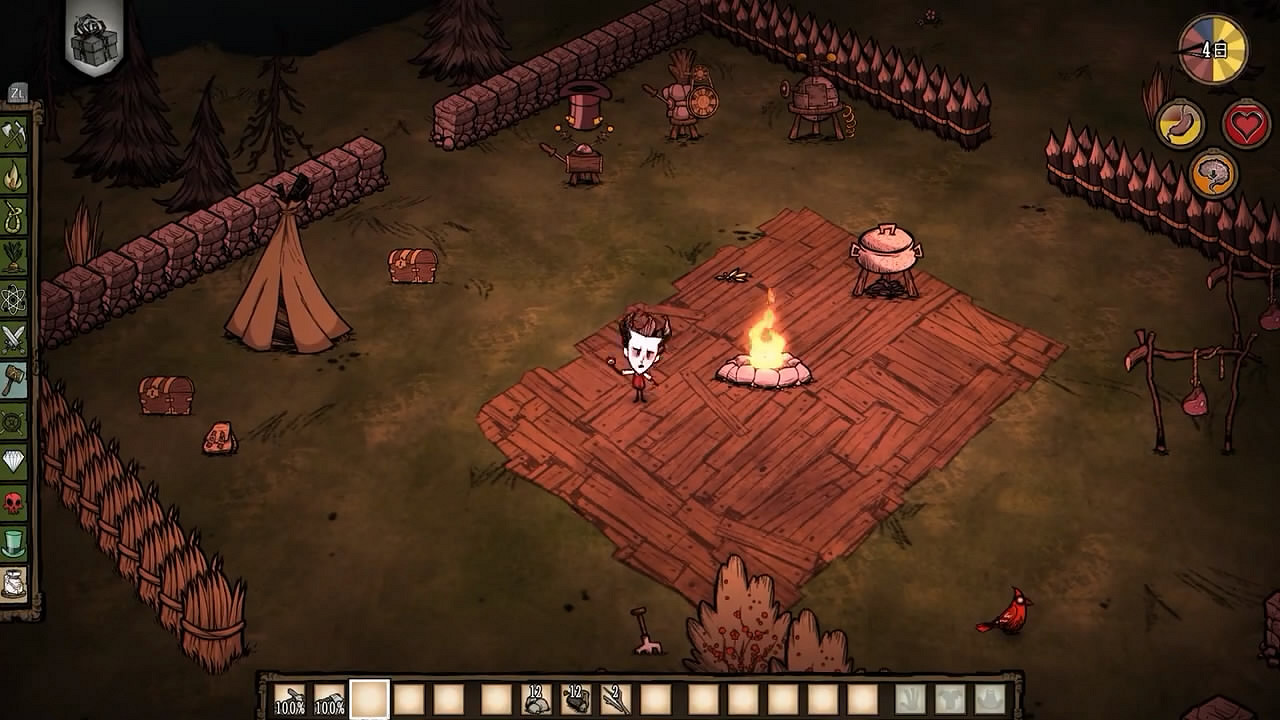Switch to the Food tab with sprout
Image resolution: width=1280 pixels, height=720 pixels.
[x=13, y=257]
